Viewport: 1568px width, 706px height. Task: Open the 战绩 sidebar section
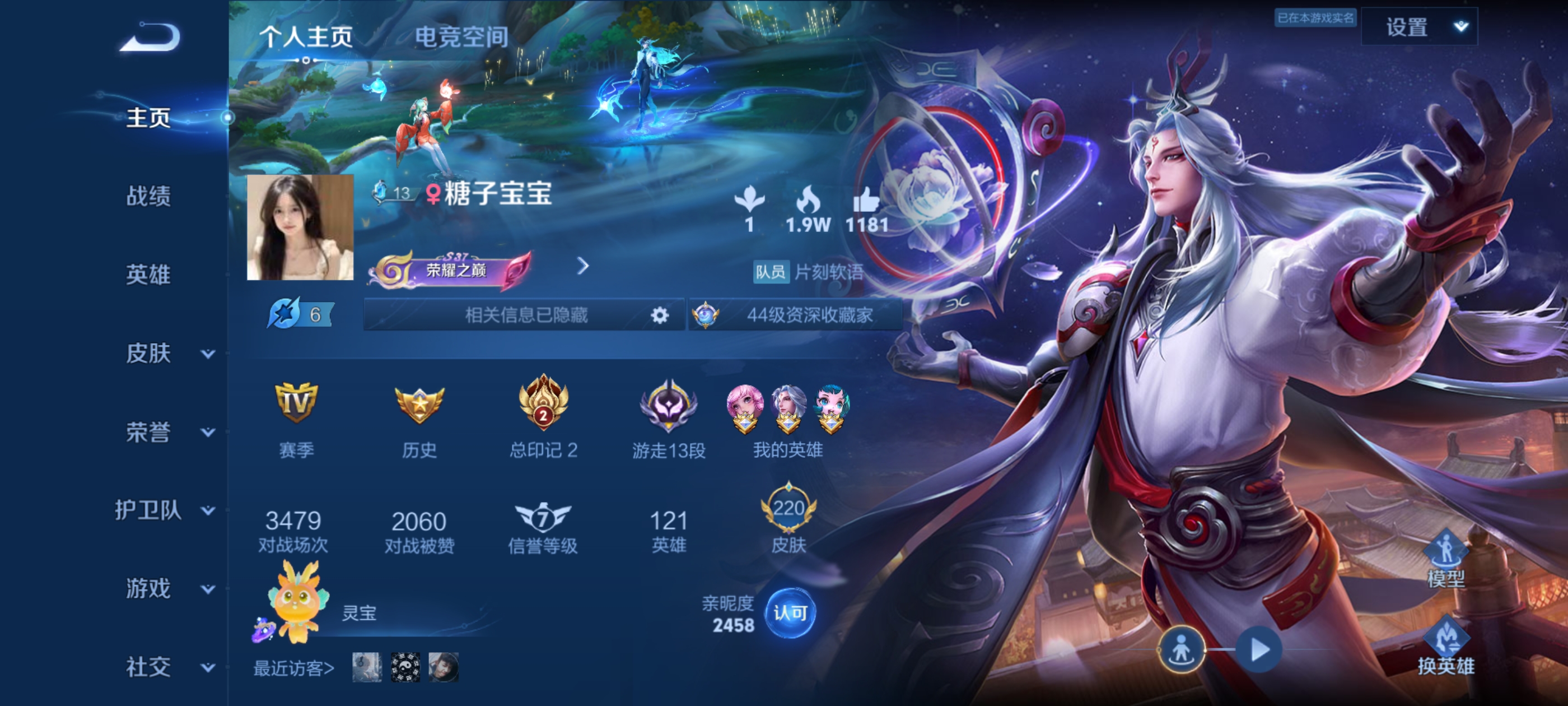coord(148,196)
